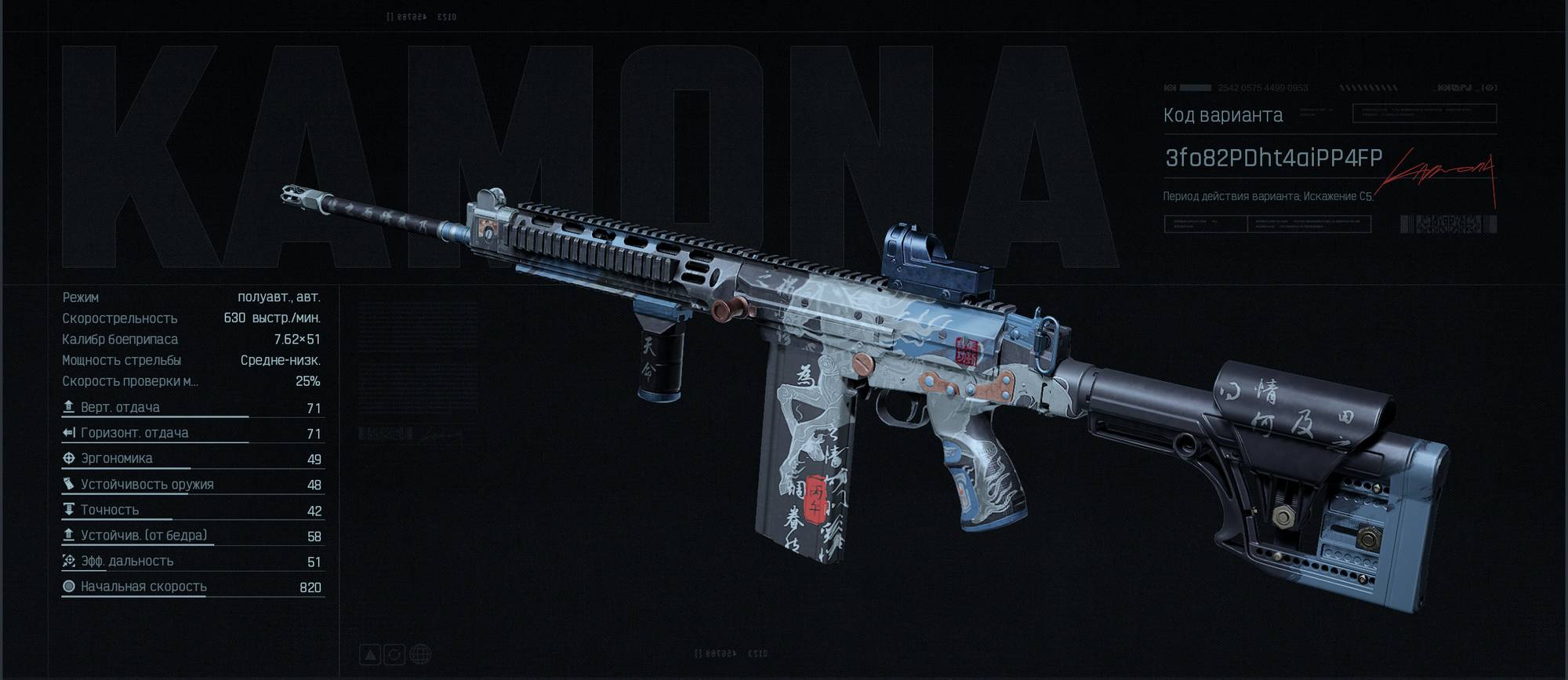Expand the Мощность стрельбы option
This screenshot has width=1568, height=680.
click(196, 360)
